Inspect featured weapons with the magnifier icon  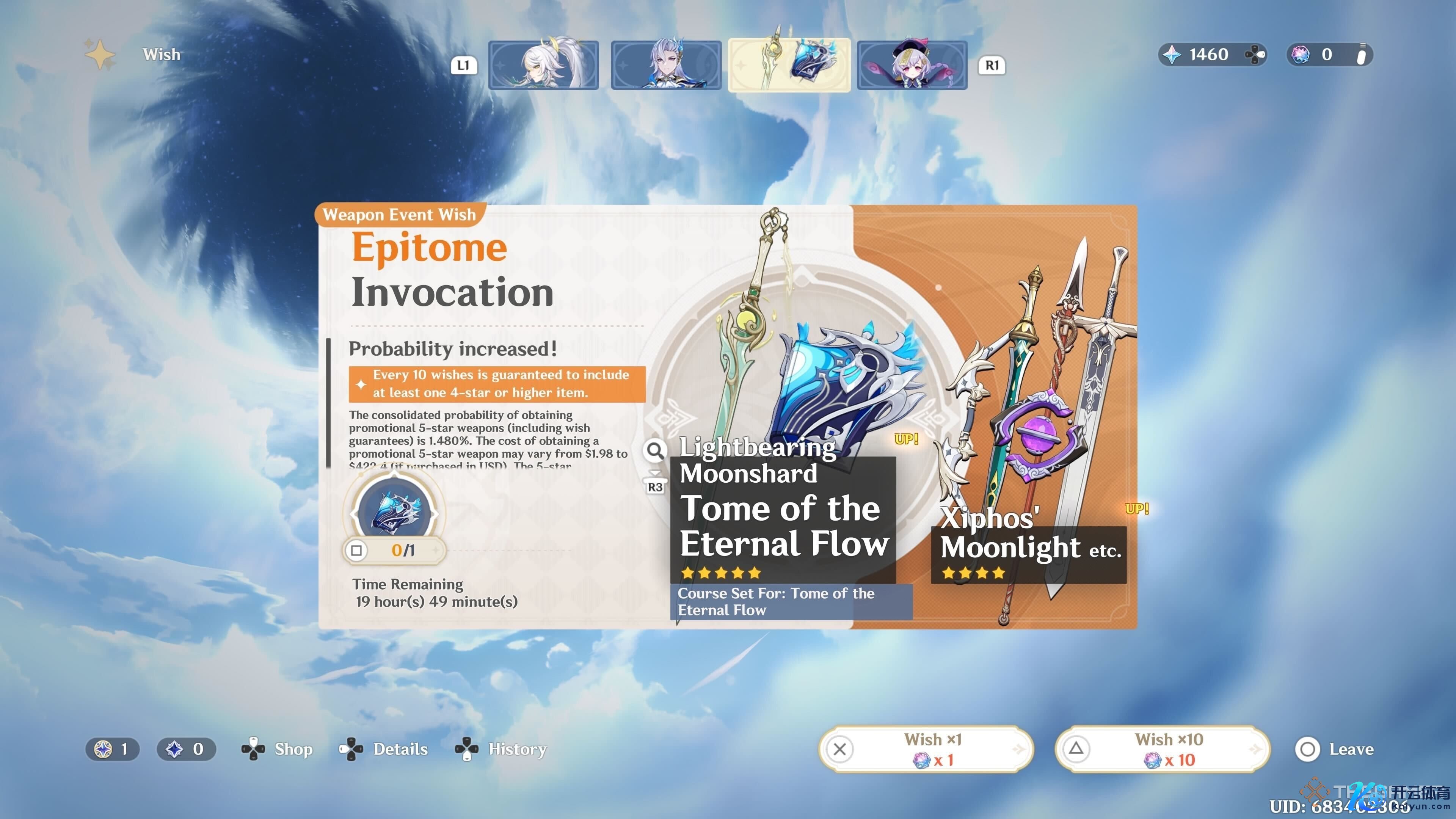pos(655,450)
